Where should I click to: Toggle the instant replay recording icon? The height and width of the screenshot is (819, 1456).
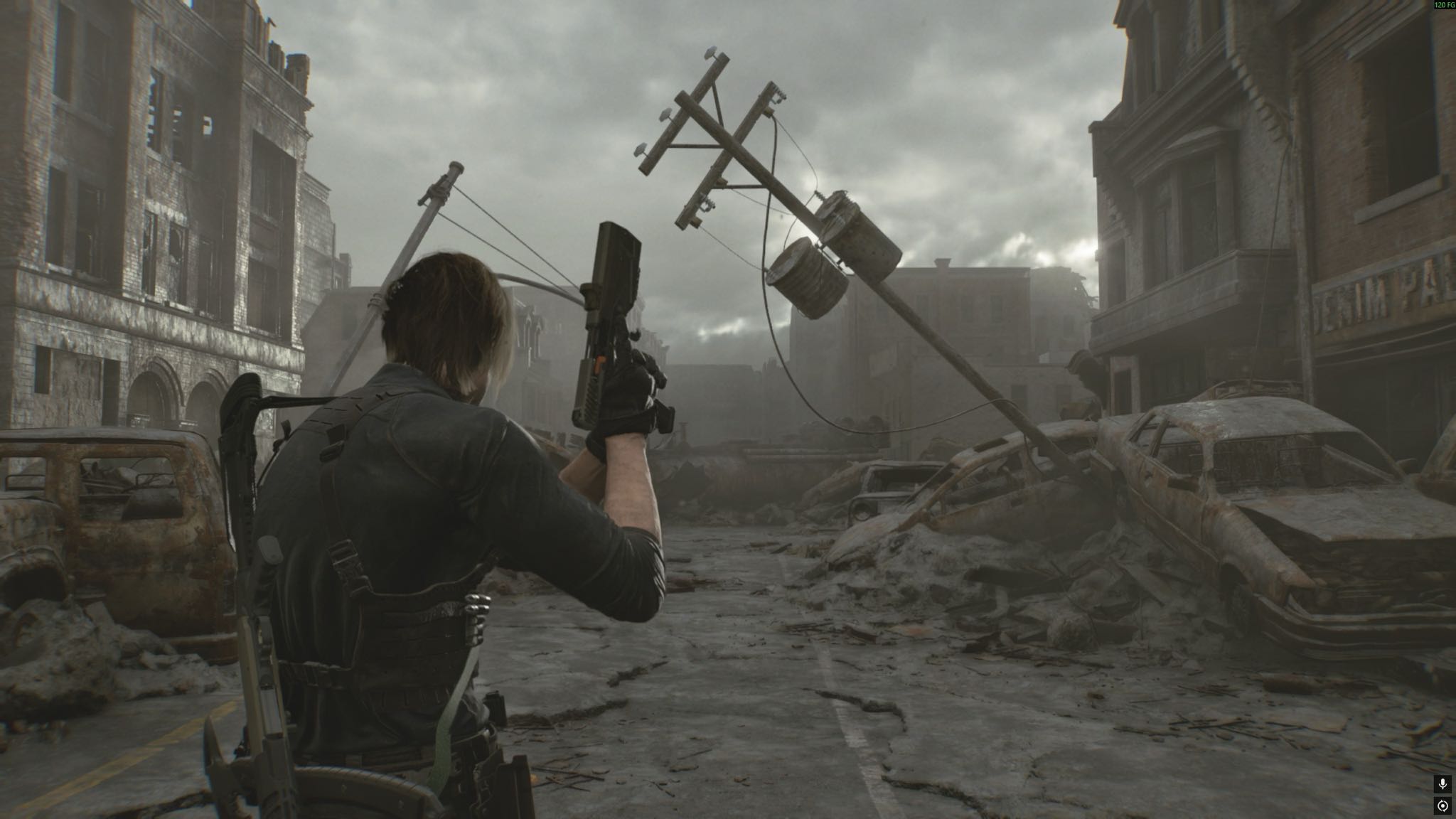pos(1442,806)
